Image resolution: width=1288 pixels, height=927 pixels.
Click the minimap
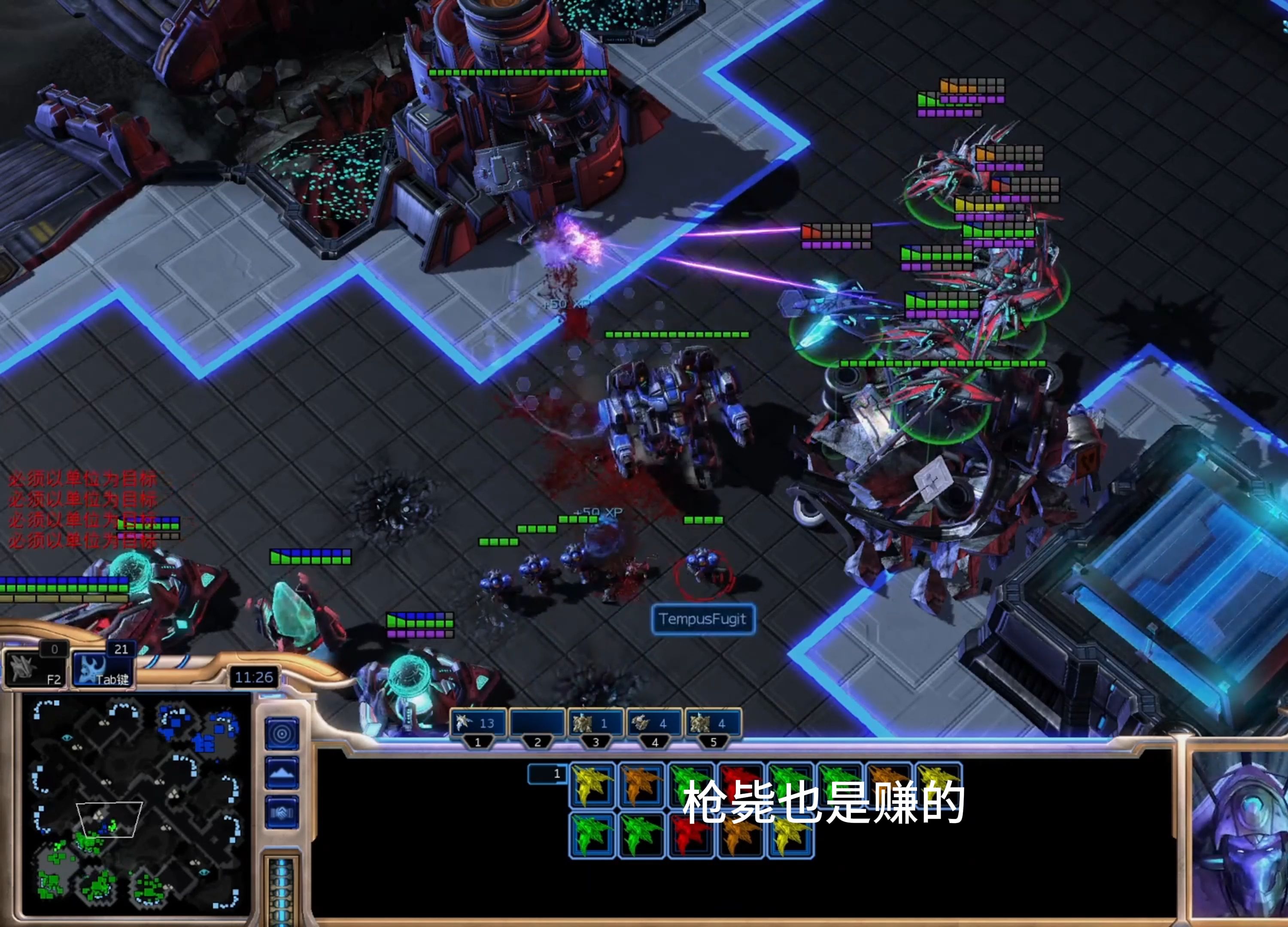tap(135, 804)
